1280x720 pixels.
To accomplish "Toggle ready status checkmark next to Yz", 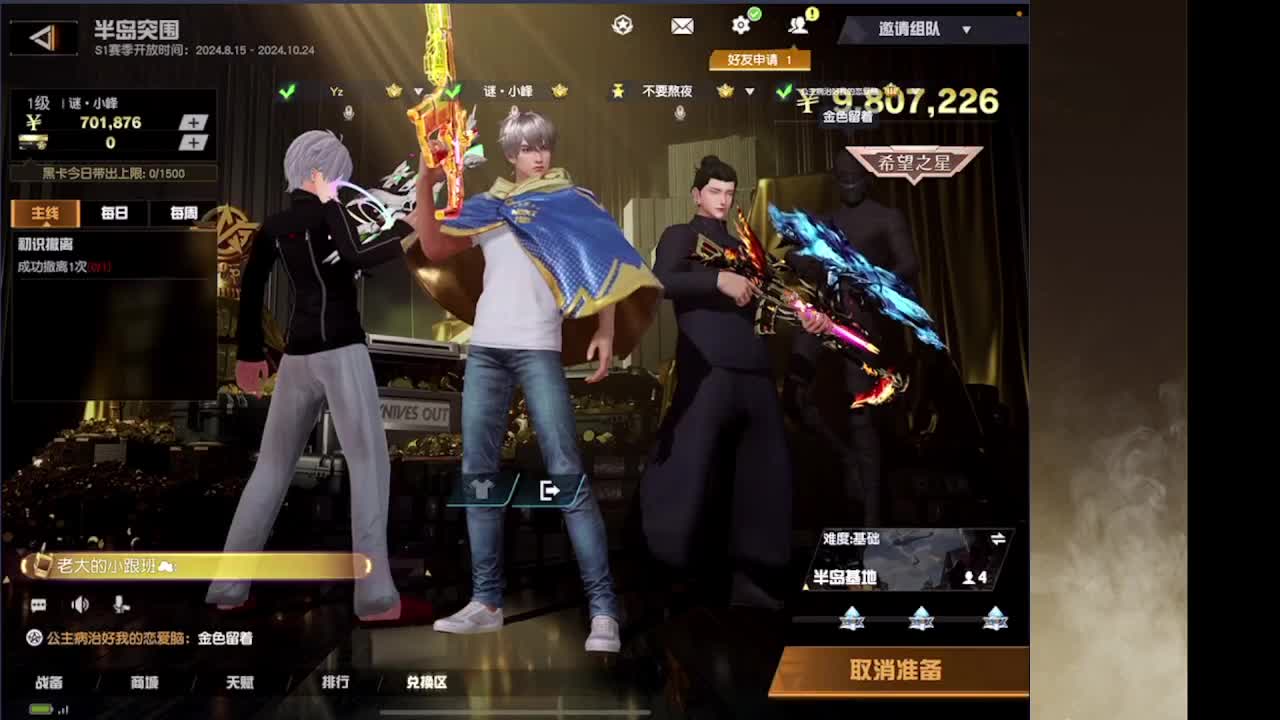I will pos(287,92).
